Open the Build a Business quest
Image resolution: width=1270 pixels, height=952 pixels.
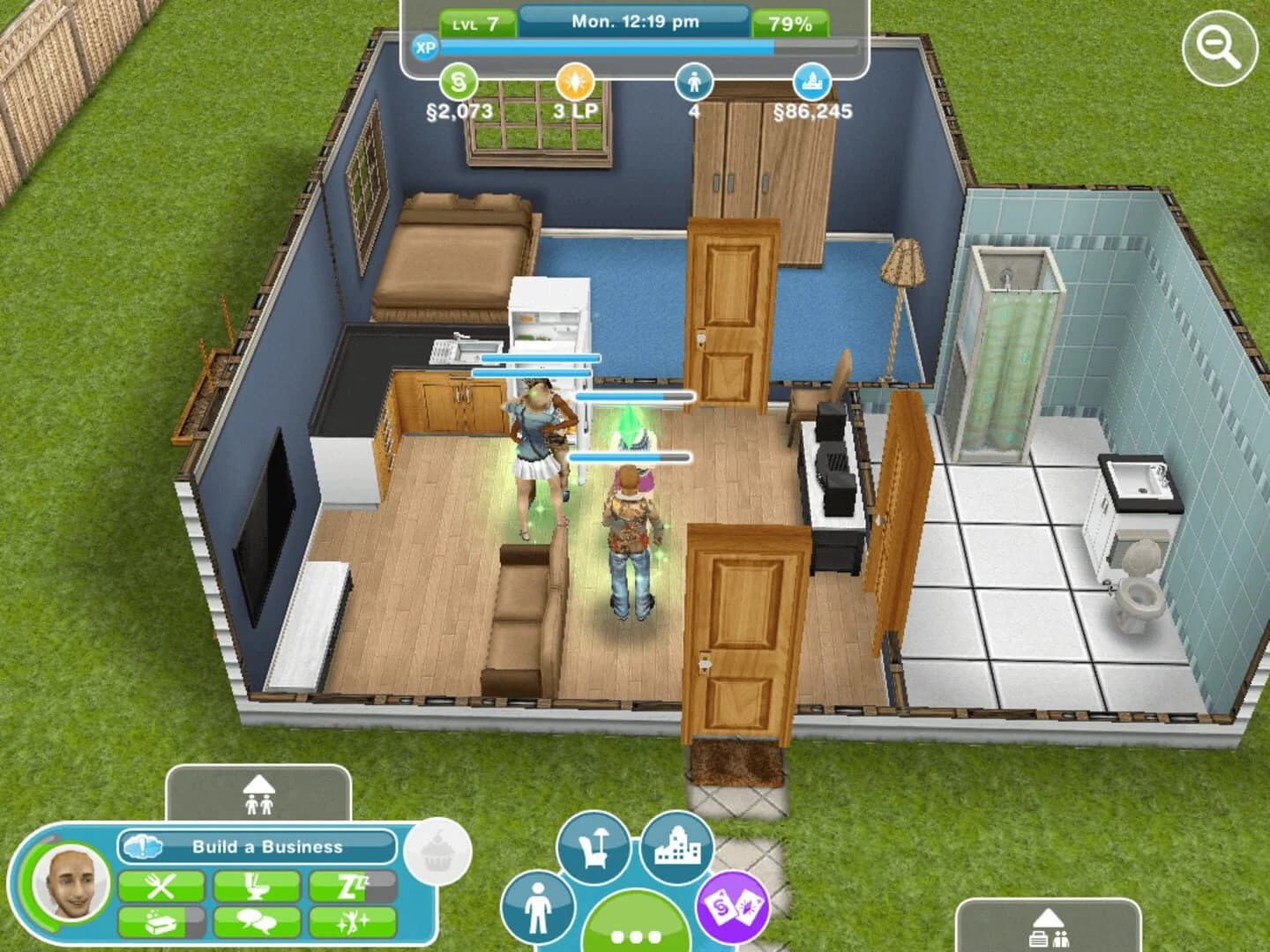click(x=260, y=848)
